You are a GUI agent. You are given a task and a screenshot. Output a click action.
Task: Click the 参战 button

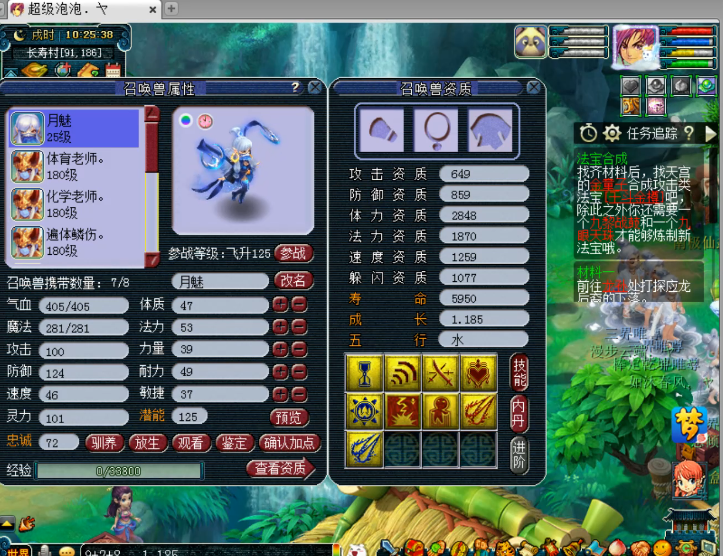pos(293,254)
